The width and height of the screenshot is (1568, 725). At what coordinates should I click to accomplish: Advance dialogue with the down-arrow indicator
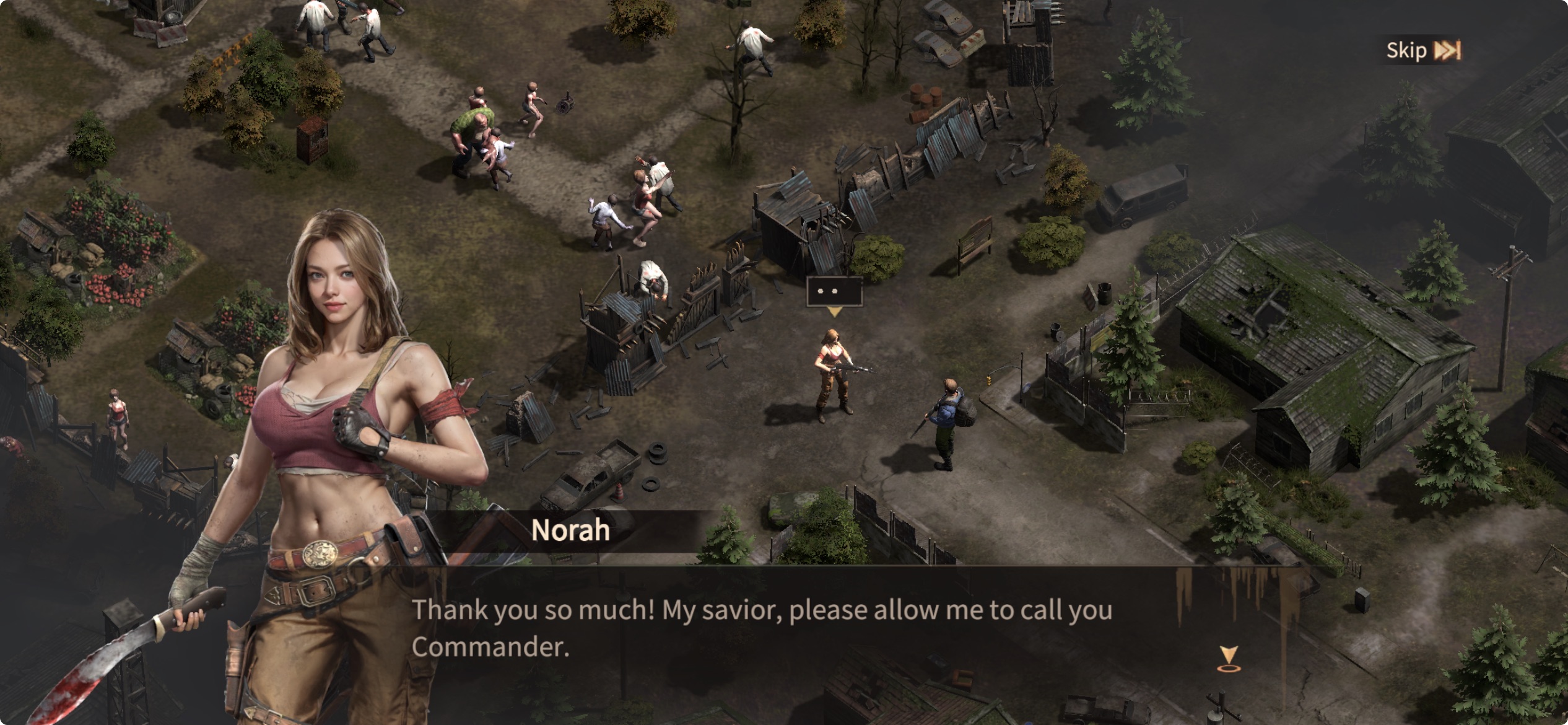[x=1228, y=658]
